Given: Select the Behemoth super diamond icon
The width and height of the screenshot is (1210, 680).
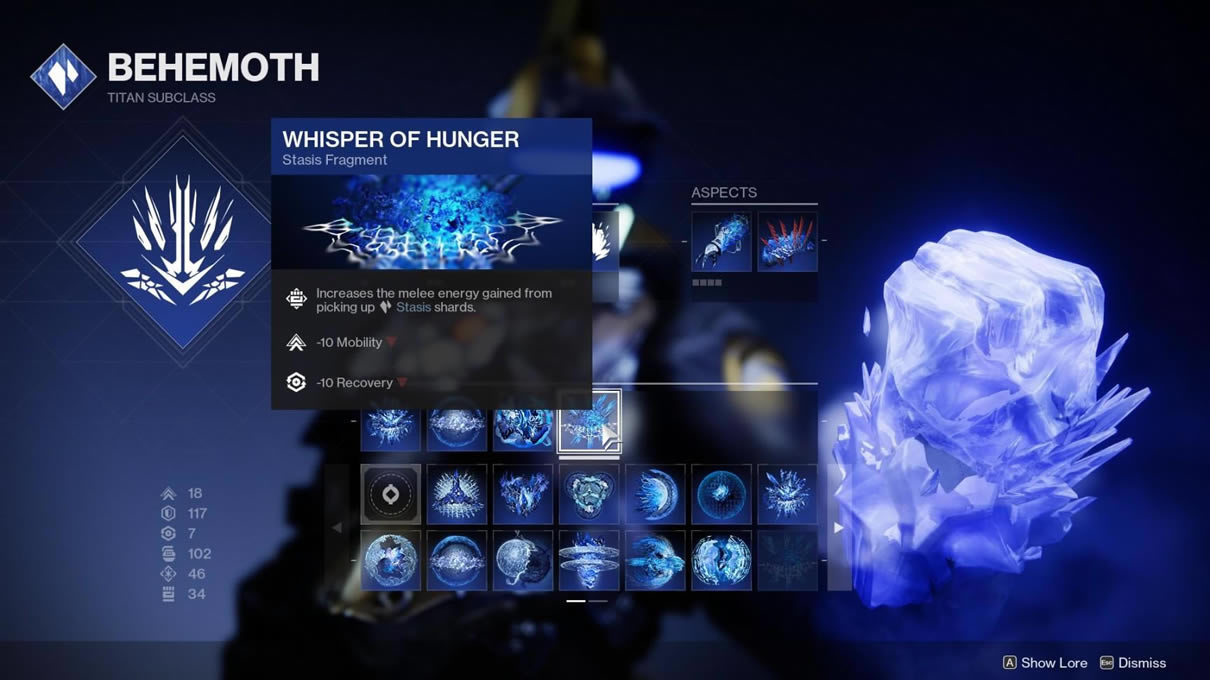Looking at the screenshot, I should pyautogui.click(x=182, y=241).
